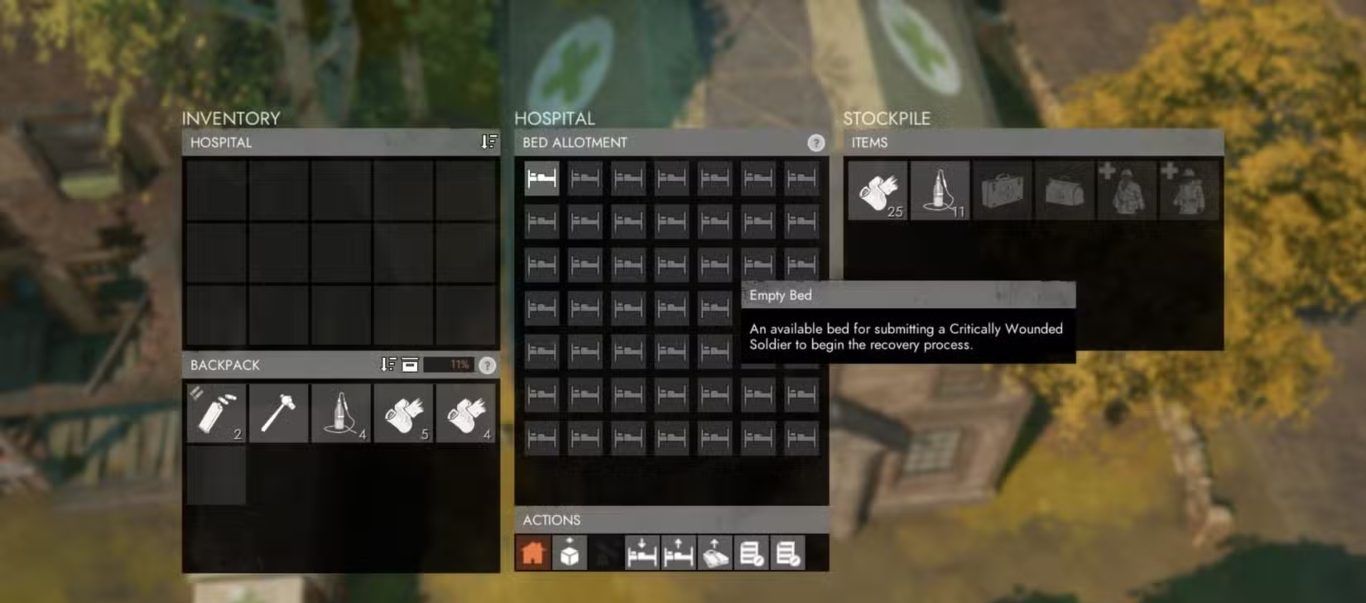Sort the Hospital inventory
The width and height of the screenshot is (1366, 603).
[488, 142]
